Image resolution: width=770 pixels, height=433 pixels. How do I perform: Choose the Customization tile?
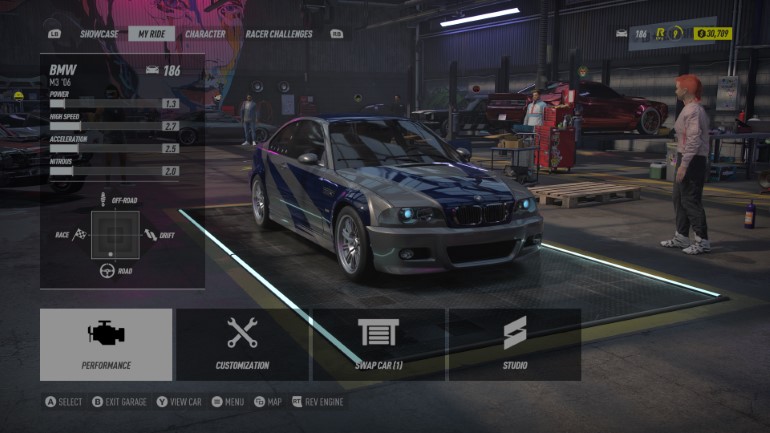[242, 344]
